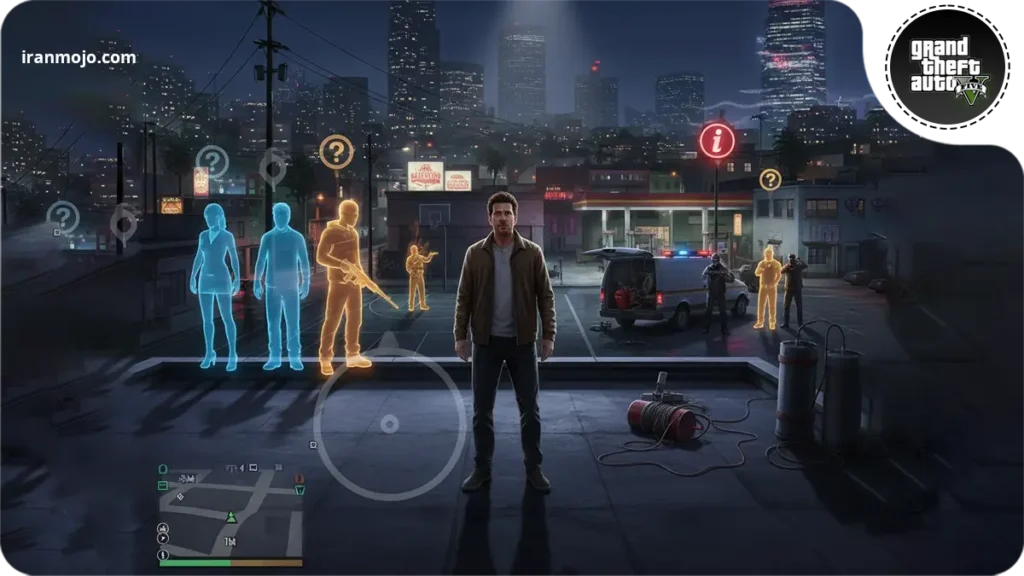
Task: Click the blue question mark above the female silhouette
Action: [212, 162]
